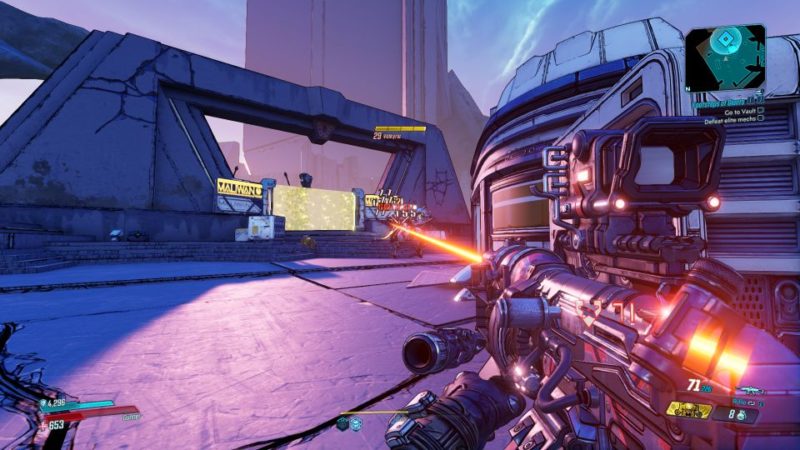
Task: Click the action skill icons near the XP bar
Action: (349, 424)
